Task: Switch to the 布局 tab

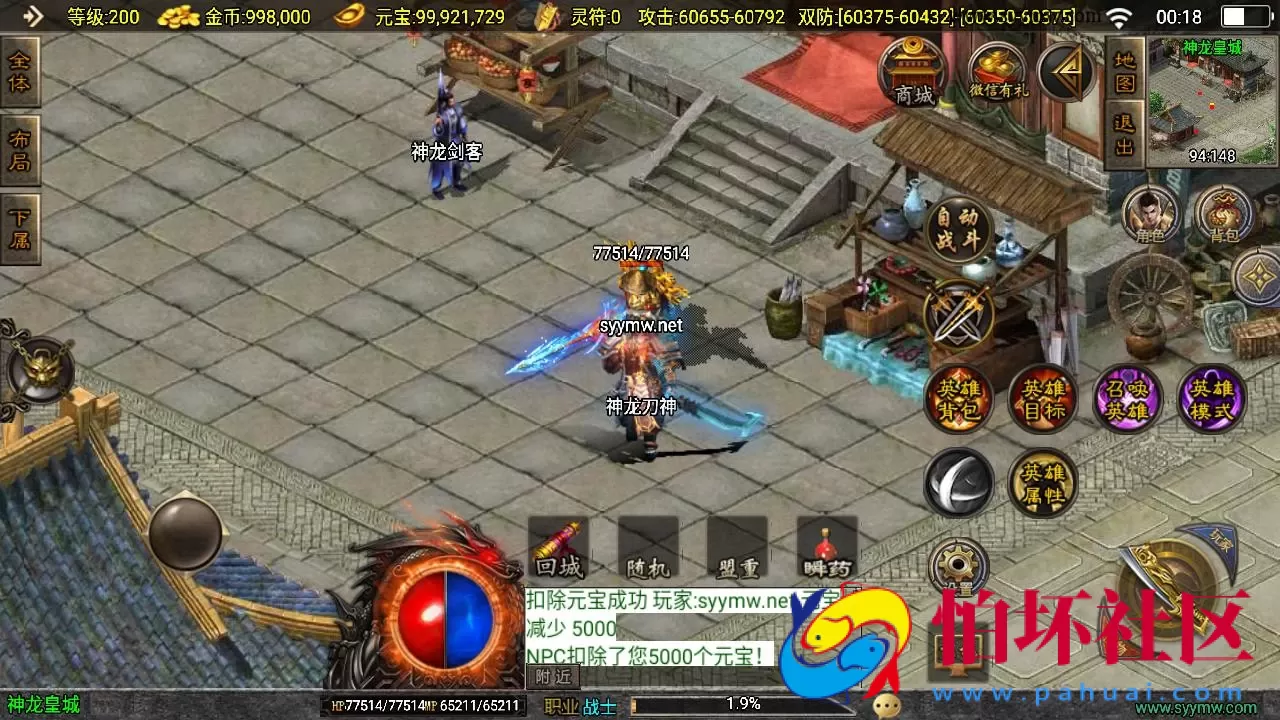Action: (x=20, y=150)
